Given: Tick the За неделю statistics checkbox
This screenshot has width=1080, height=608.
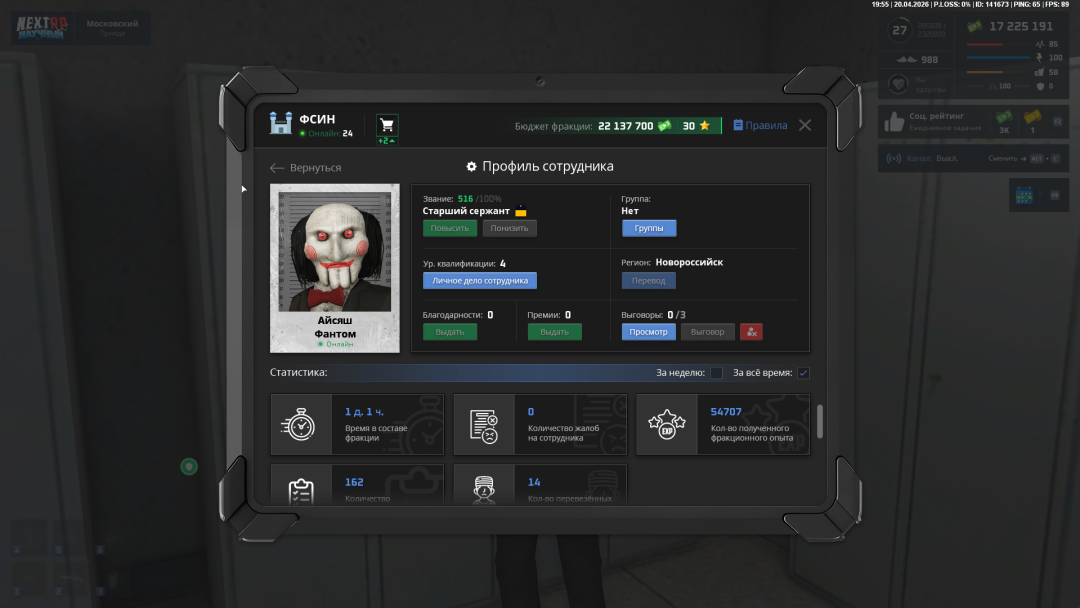Looking at the screenshot, I should coord(716,373).
